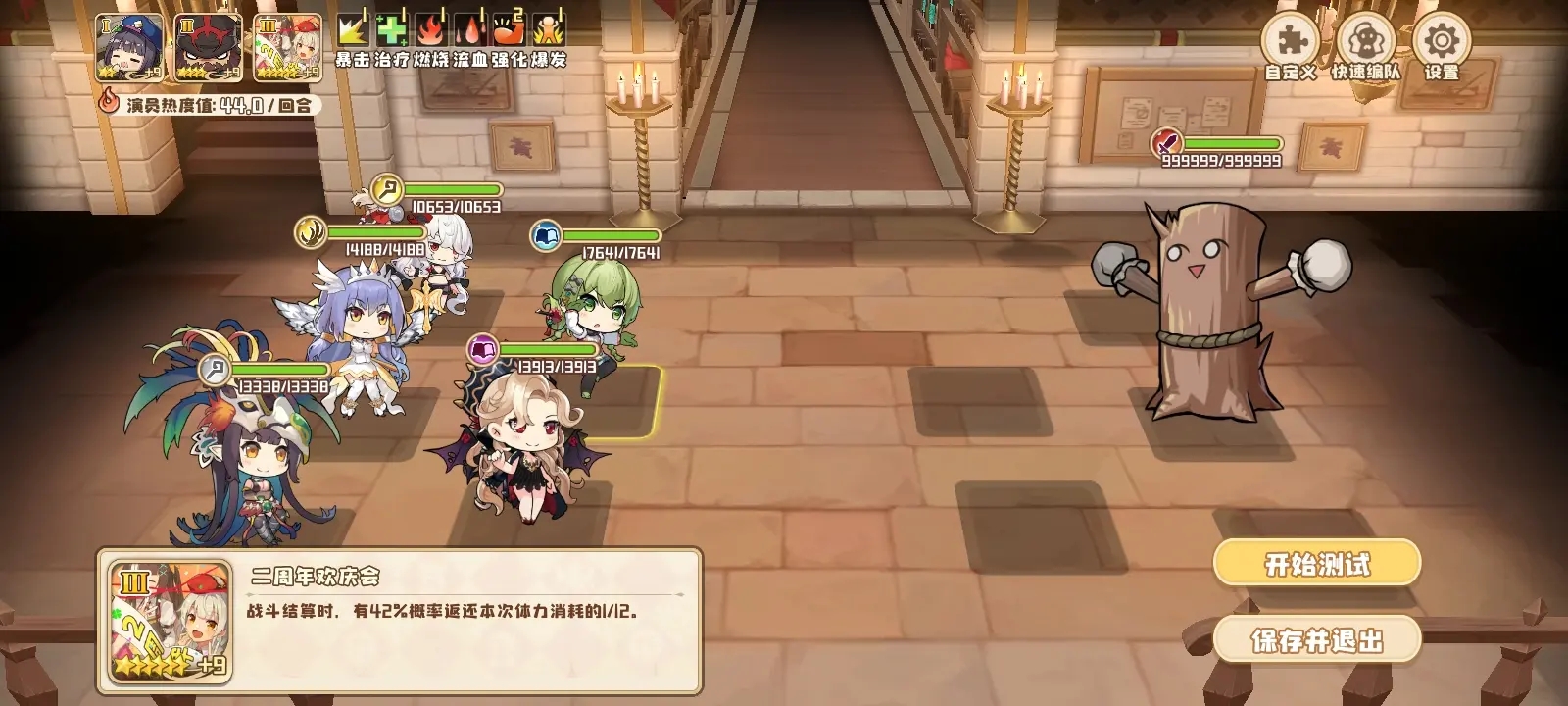Screen dimensions: 1568x706
Task: Click the blue book icon on 17641/17641 bar
Action: pos(547,234)
